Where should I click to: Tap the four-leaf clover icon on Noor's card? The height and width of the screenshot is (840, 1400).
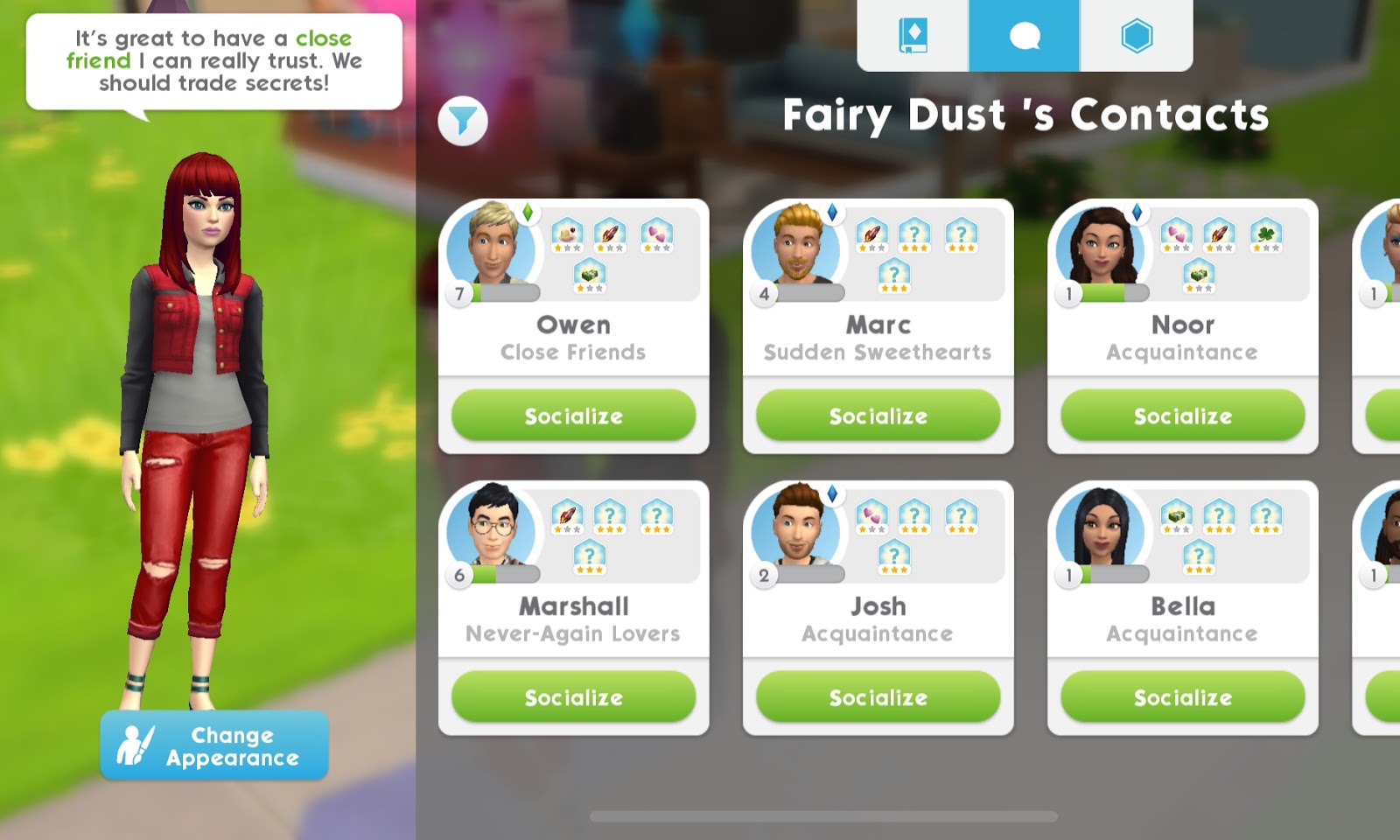1264,234
